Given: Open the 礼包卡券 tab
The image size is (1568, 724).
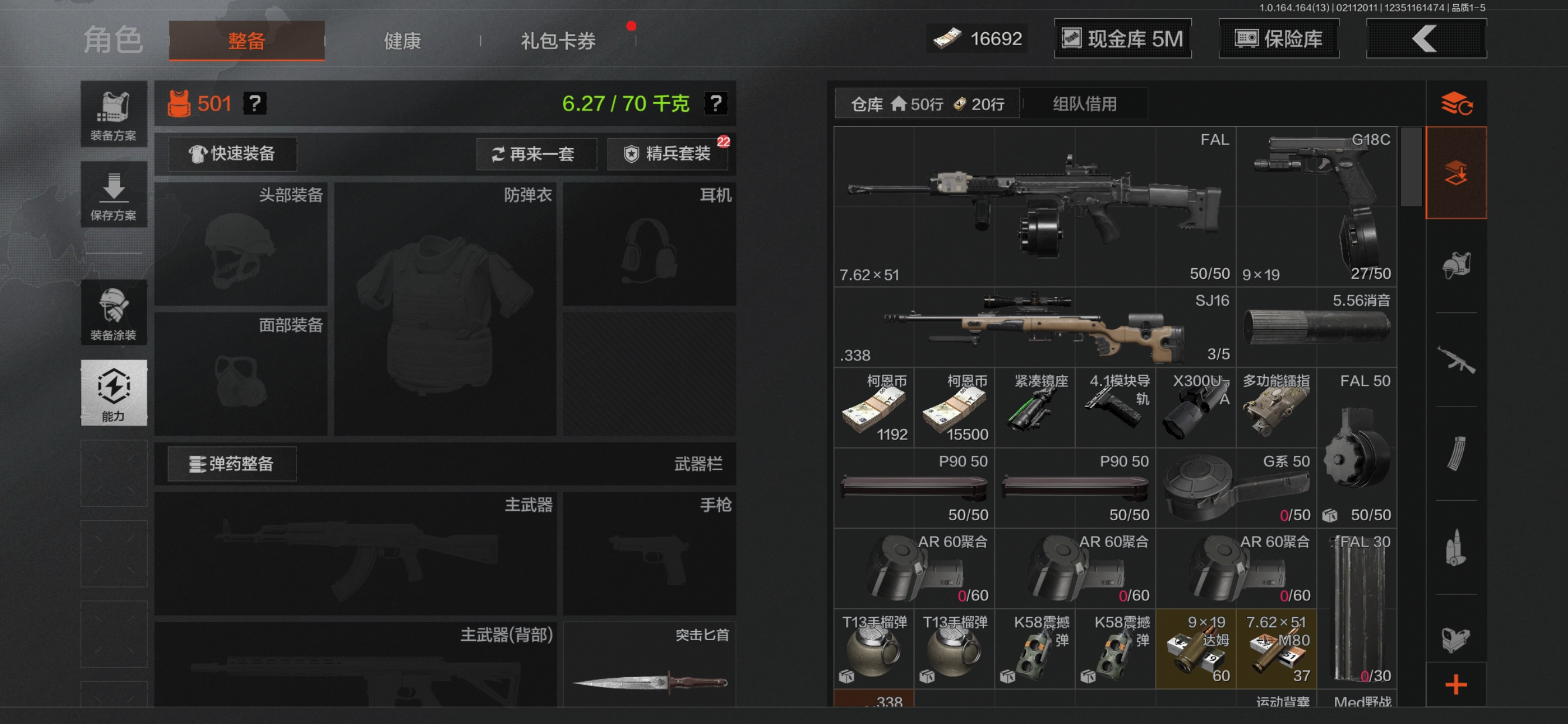Looking at the screenshot, I should click(x=558, y=41).
